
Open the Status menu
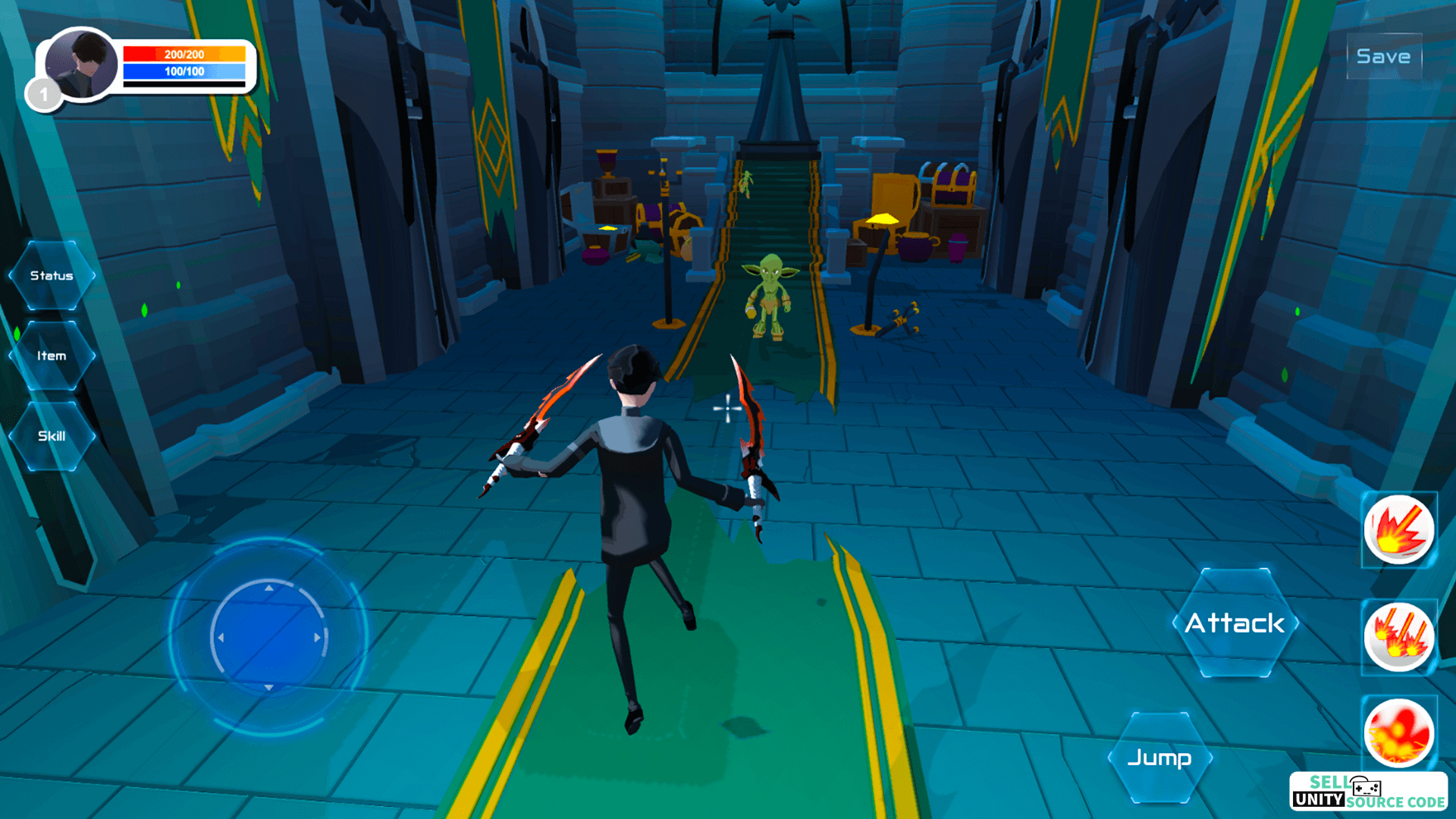tap(52, 275)
